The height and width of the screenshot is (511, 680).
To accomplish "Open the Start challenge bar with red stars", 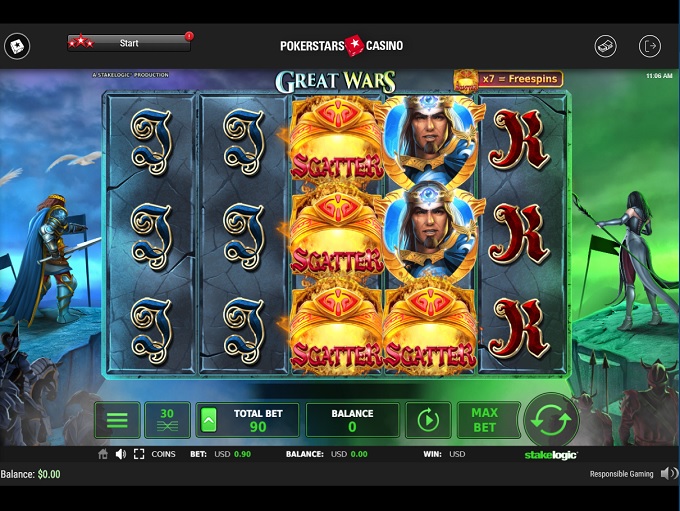I will [129, 43].
